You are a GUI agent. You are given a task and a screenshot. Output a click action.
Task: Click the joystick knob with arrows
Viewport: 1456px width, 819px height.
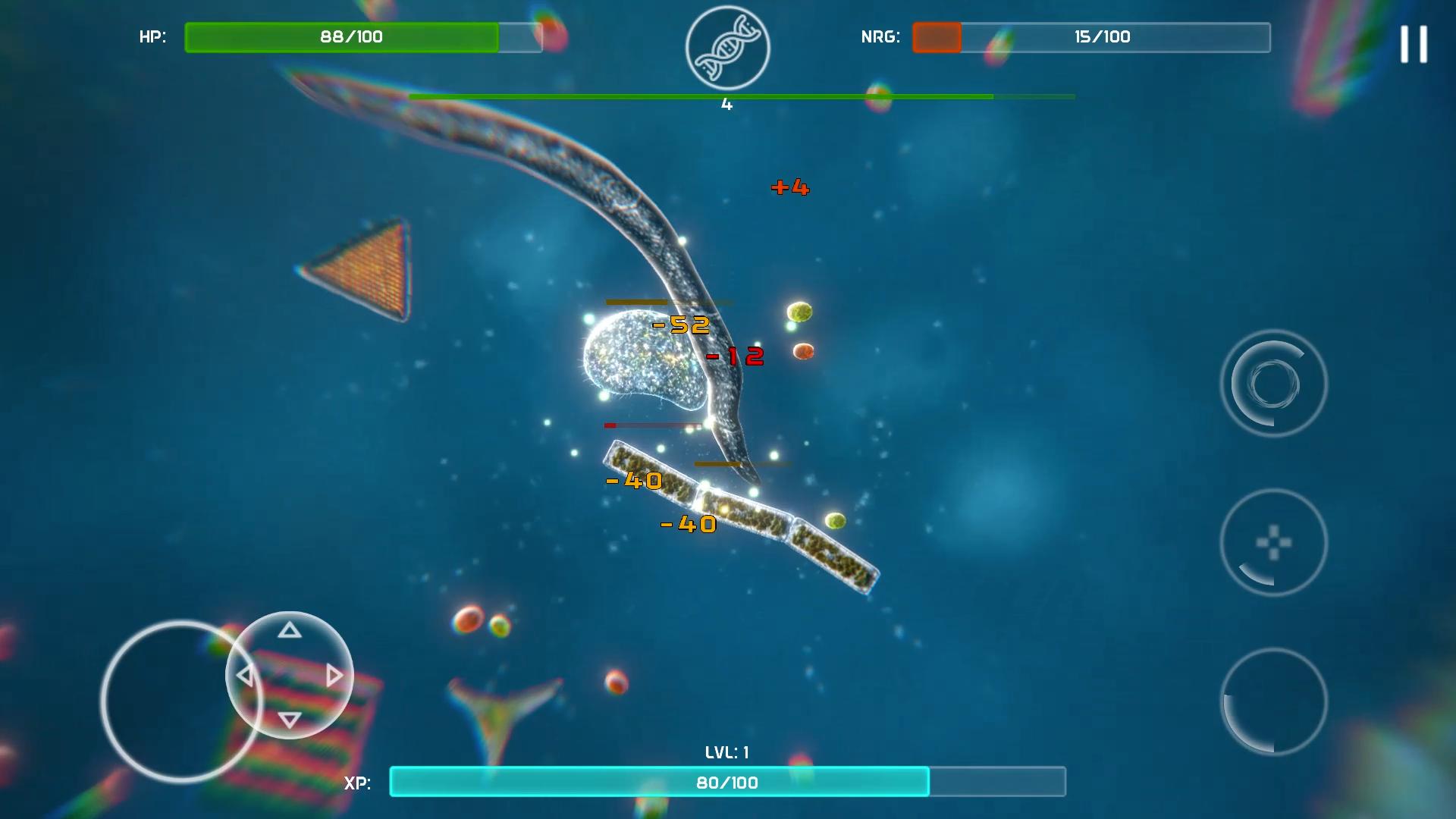[x=290, y=675]
